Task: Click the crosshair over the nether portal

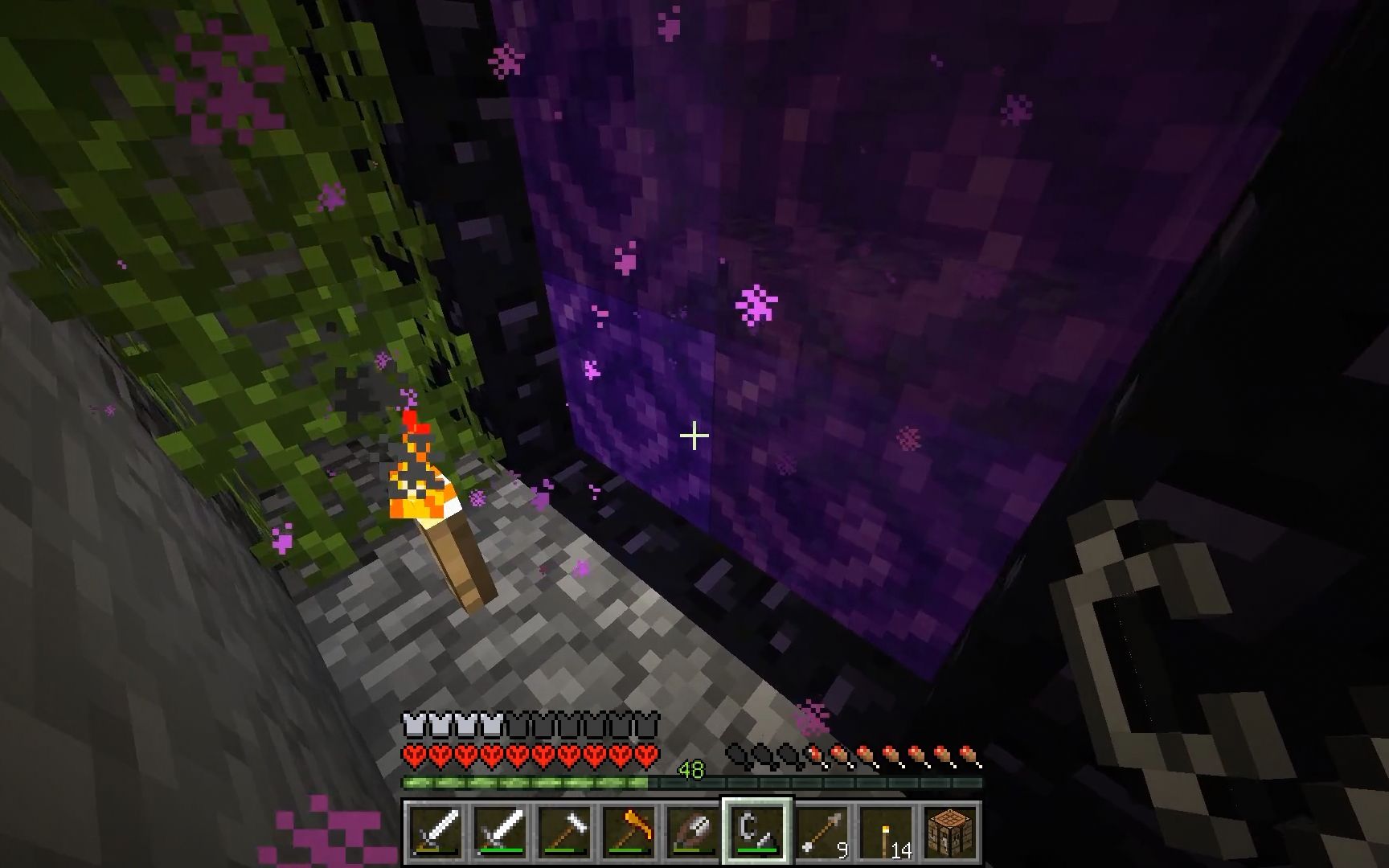Action: click(693, 435)
